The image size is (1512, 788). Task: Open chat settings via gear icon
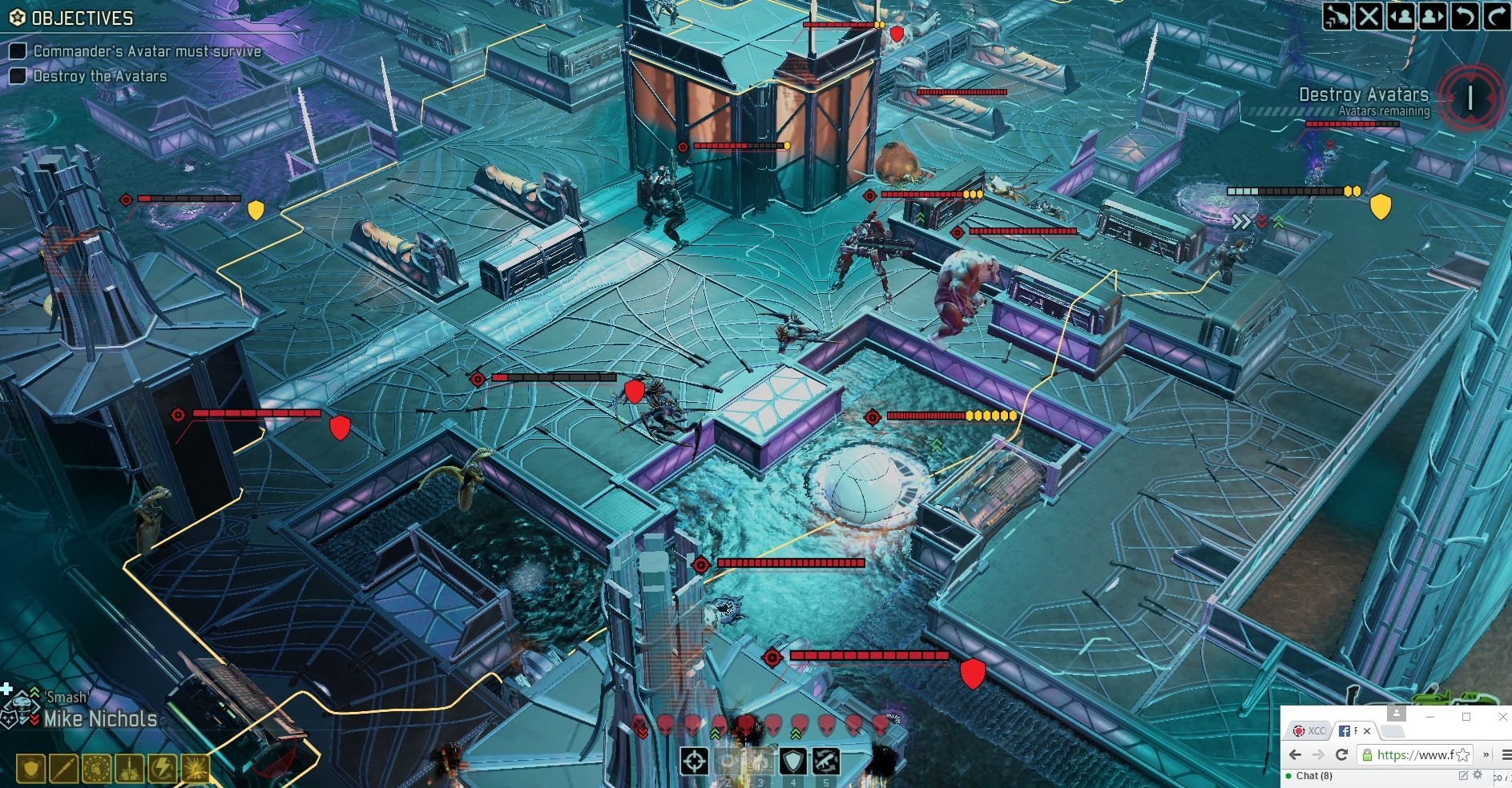[1478, 774]
